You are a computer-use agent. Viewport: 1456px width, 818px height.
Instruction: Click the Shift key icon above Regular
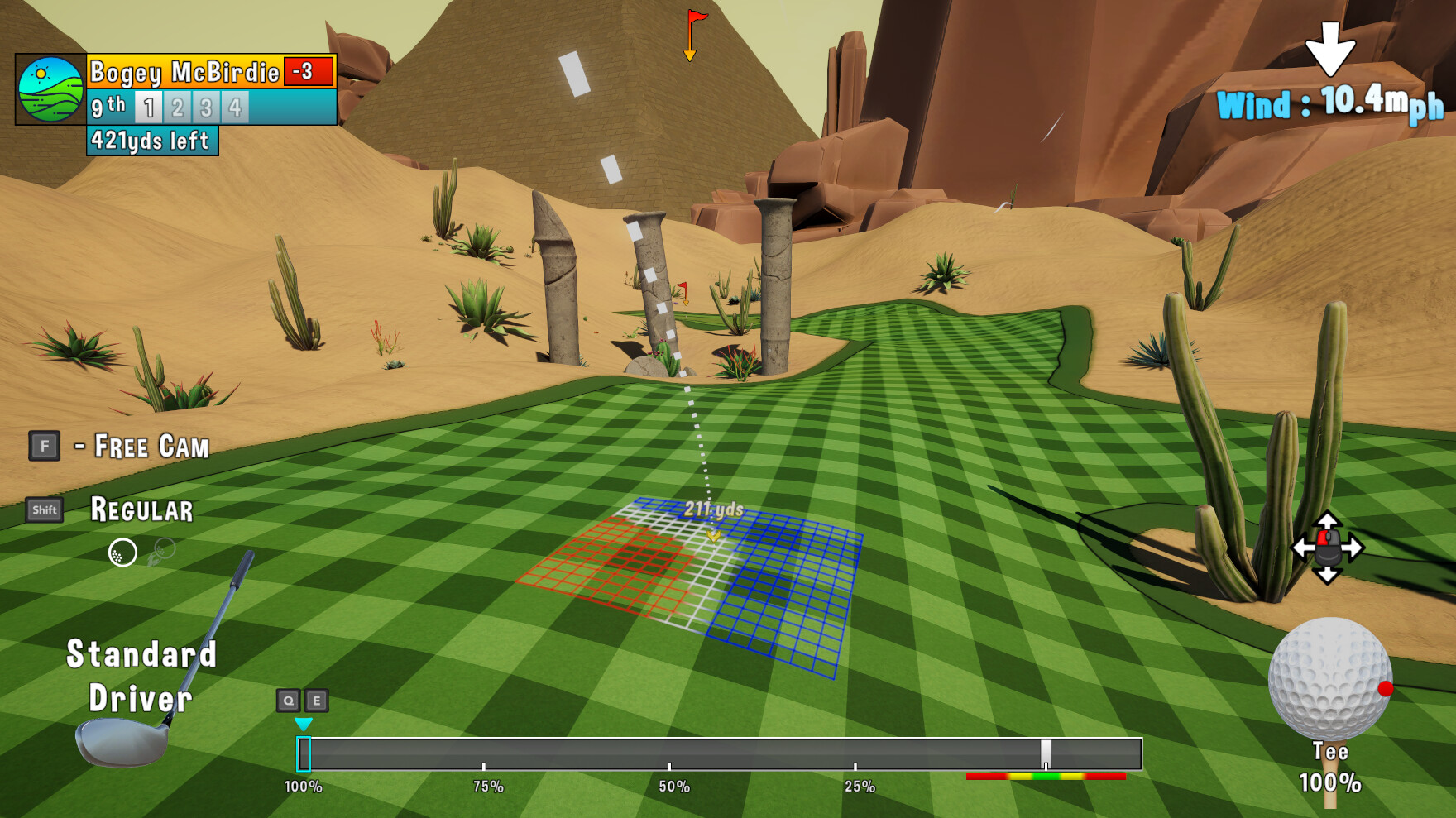point(45,510)
